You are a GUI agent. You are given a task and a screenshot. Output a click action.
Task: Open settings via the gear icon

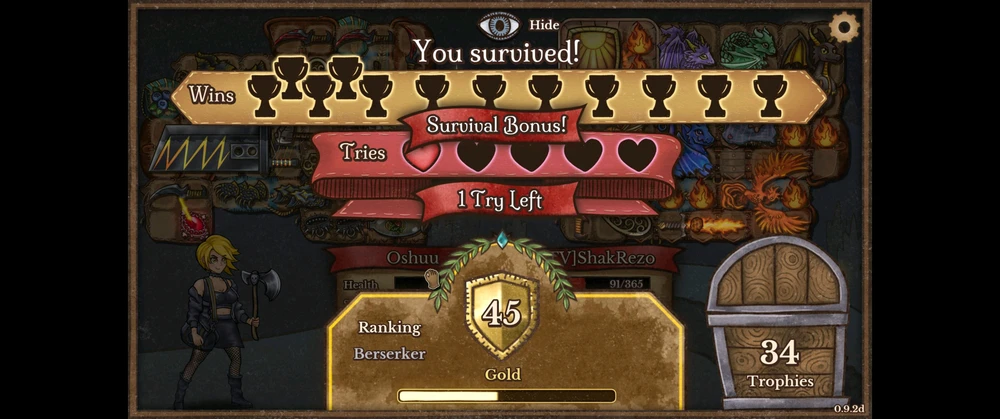(845, 26)
